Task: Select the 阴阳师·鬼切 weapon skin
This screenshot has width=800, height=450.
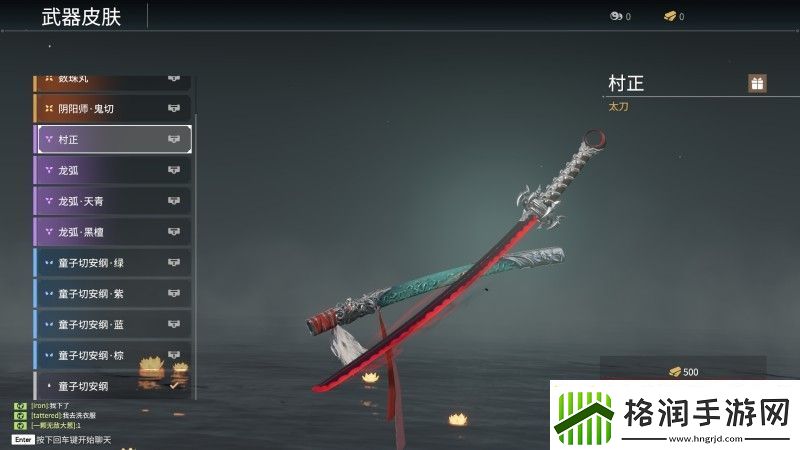Action: pos(113,108)
